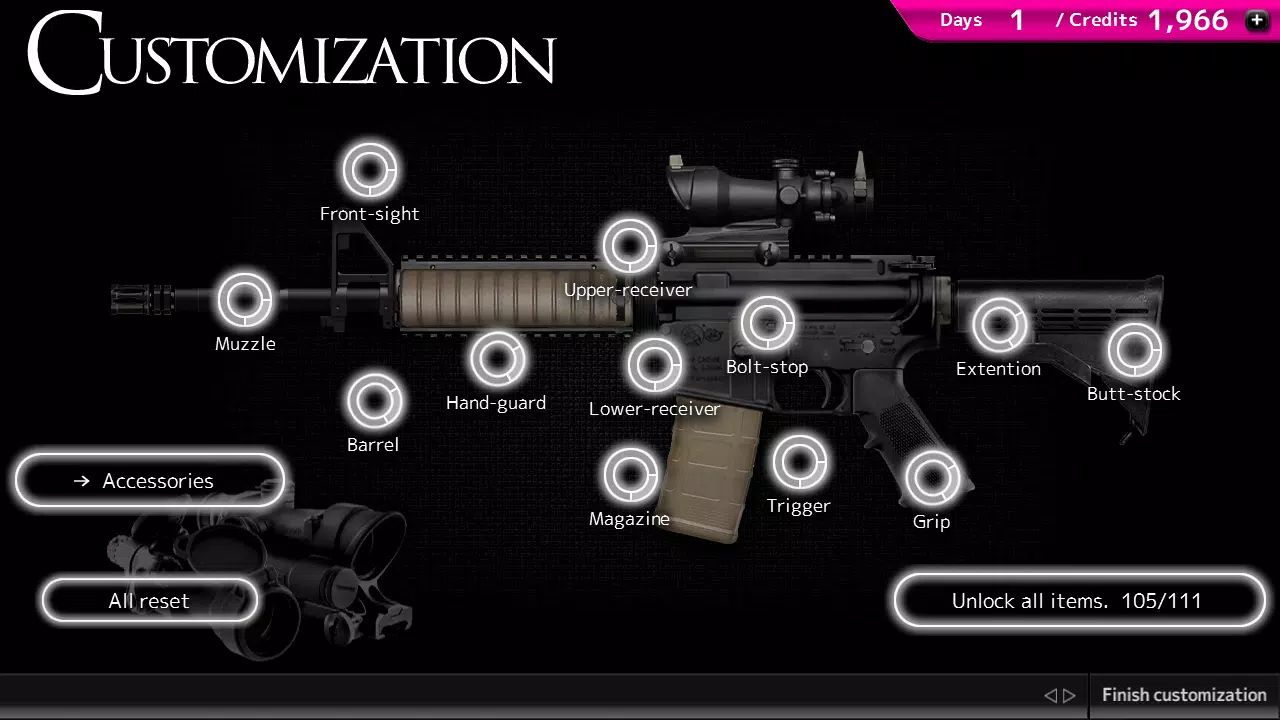Select the Extention customization slot
This screenshot has width=1280, height=720.
(x=998, y=324)
